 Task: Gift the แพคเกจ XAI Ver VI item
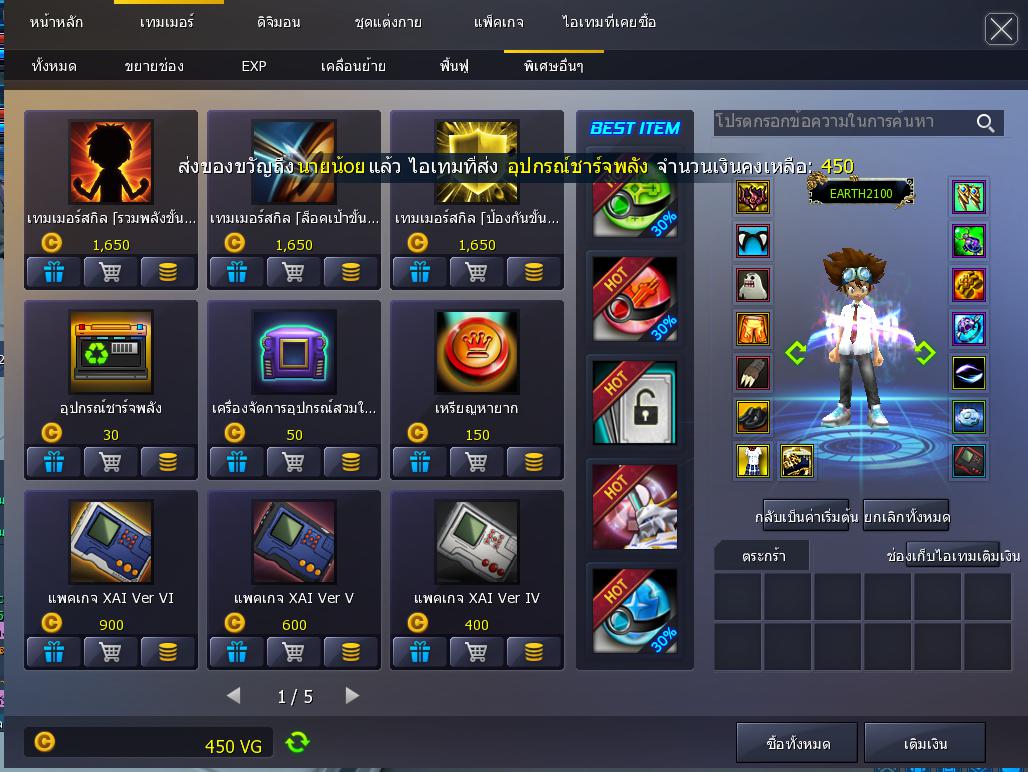(x=53, y=652)
